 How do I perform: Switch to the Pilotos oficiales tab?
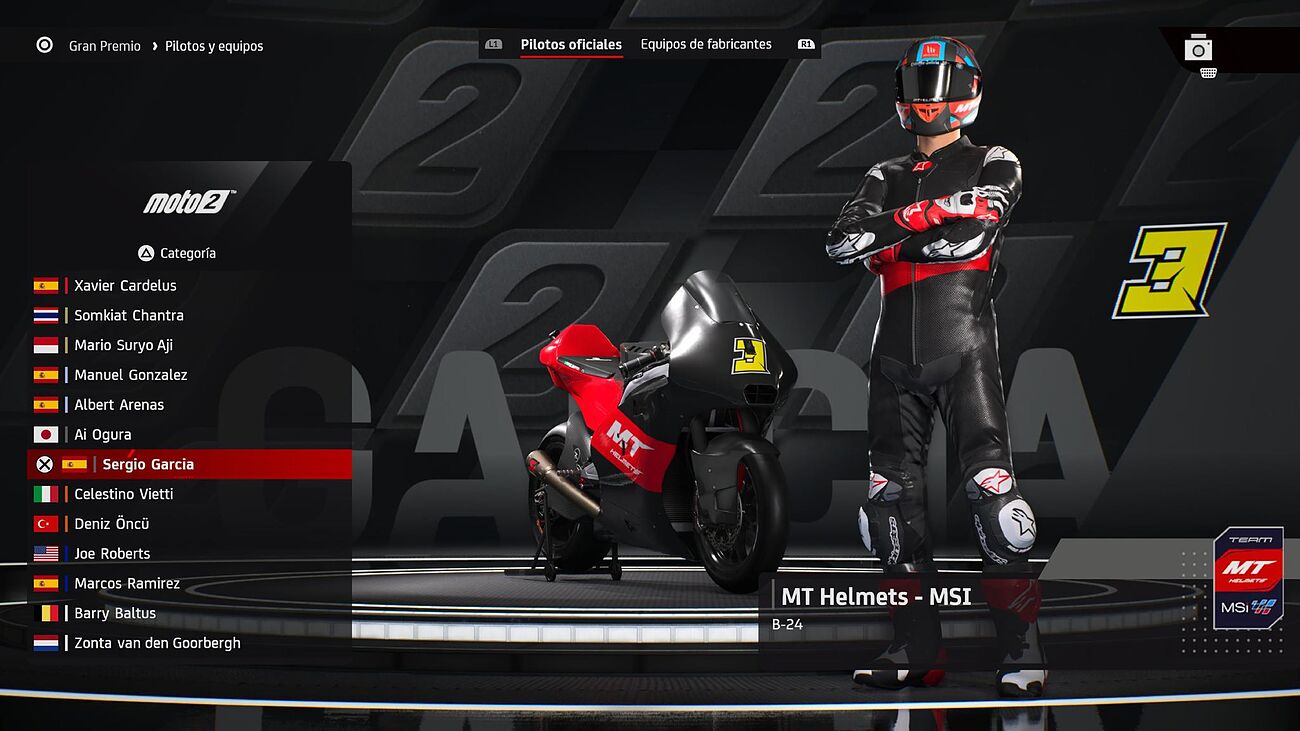(571, 45)
